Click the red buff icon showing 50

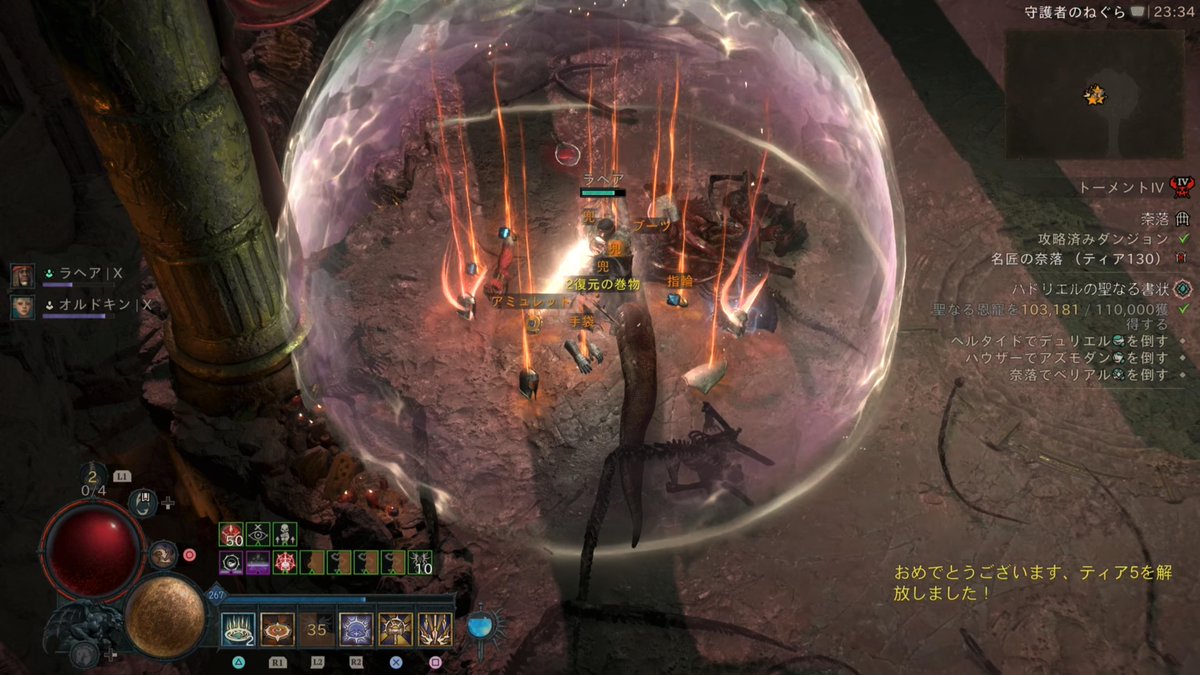click(x=233, y=534)
